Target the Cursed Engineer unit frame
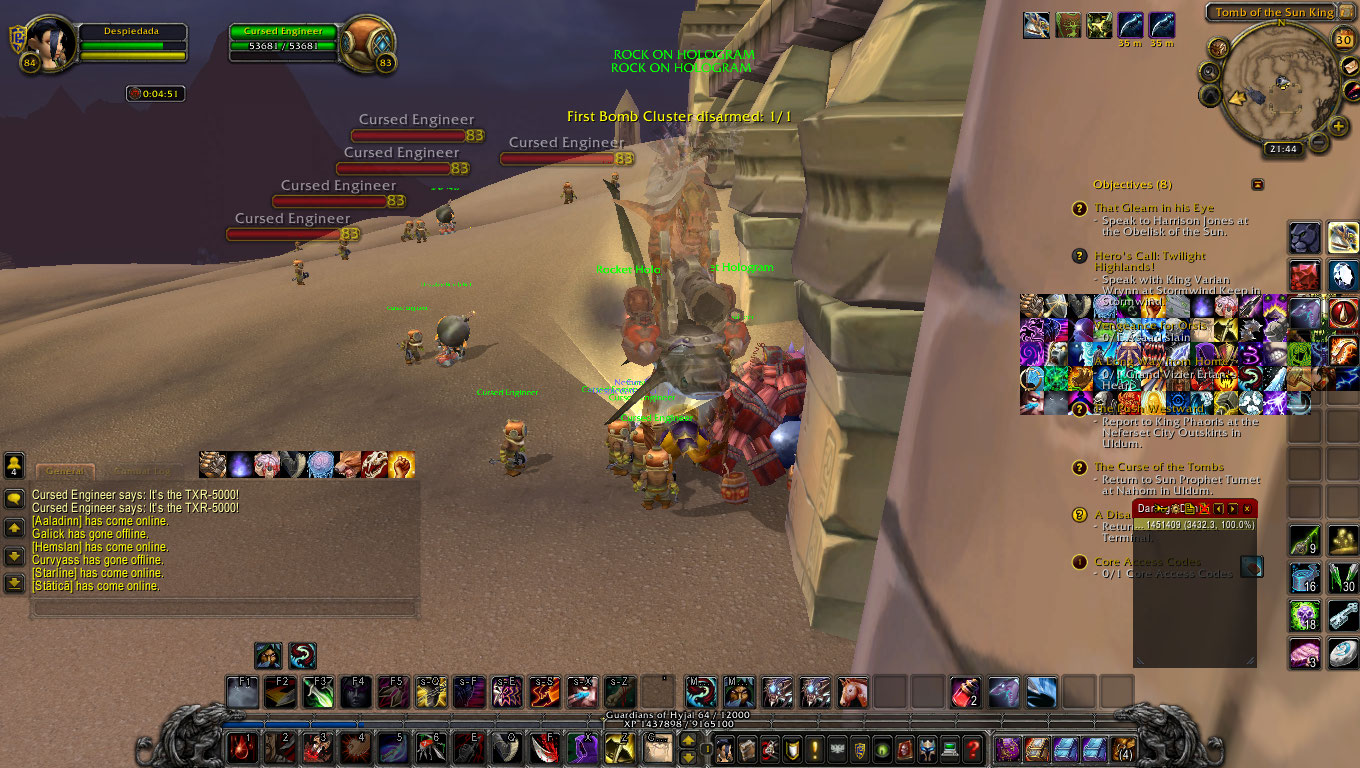The width and height of the screenshot is (1360, 768). pos(284,43)
